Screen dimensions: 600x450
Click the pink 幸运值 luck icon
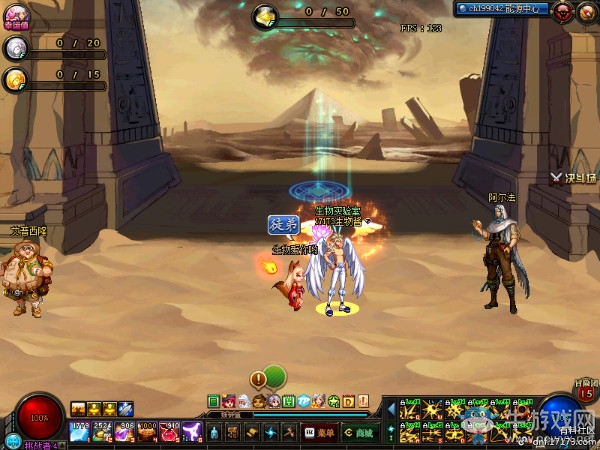pyautogui.click(x=16, y=17)
